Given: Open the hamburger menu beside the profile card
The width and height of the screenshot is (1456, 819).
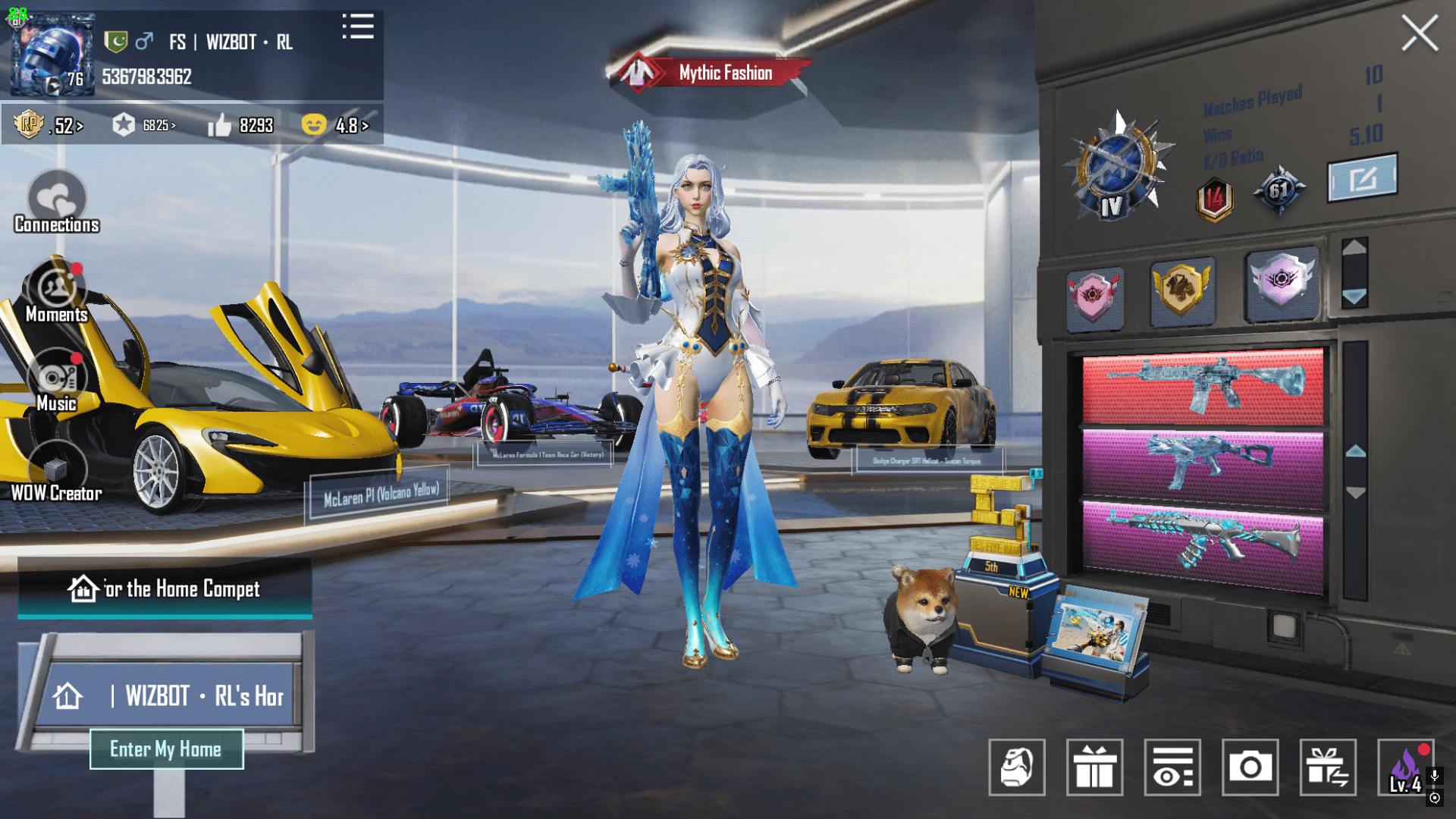Looking at the screenshot, I should 358,27.
